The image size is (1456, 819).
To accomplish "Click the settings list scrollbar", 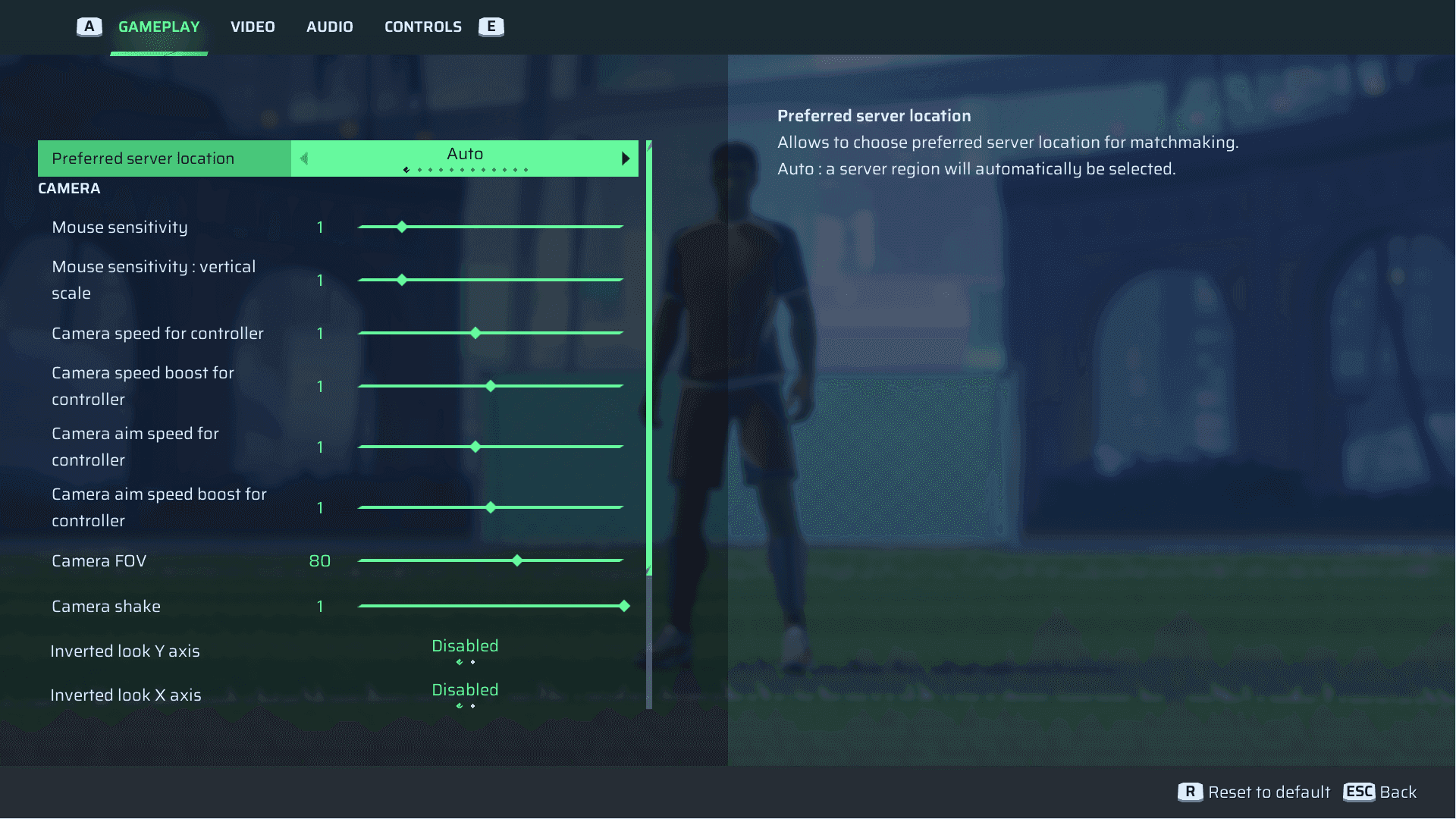I will click(x=649, y=356).
